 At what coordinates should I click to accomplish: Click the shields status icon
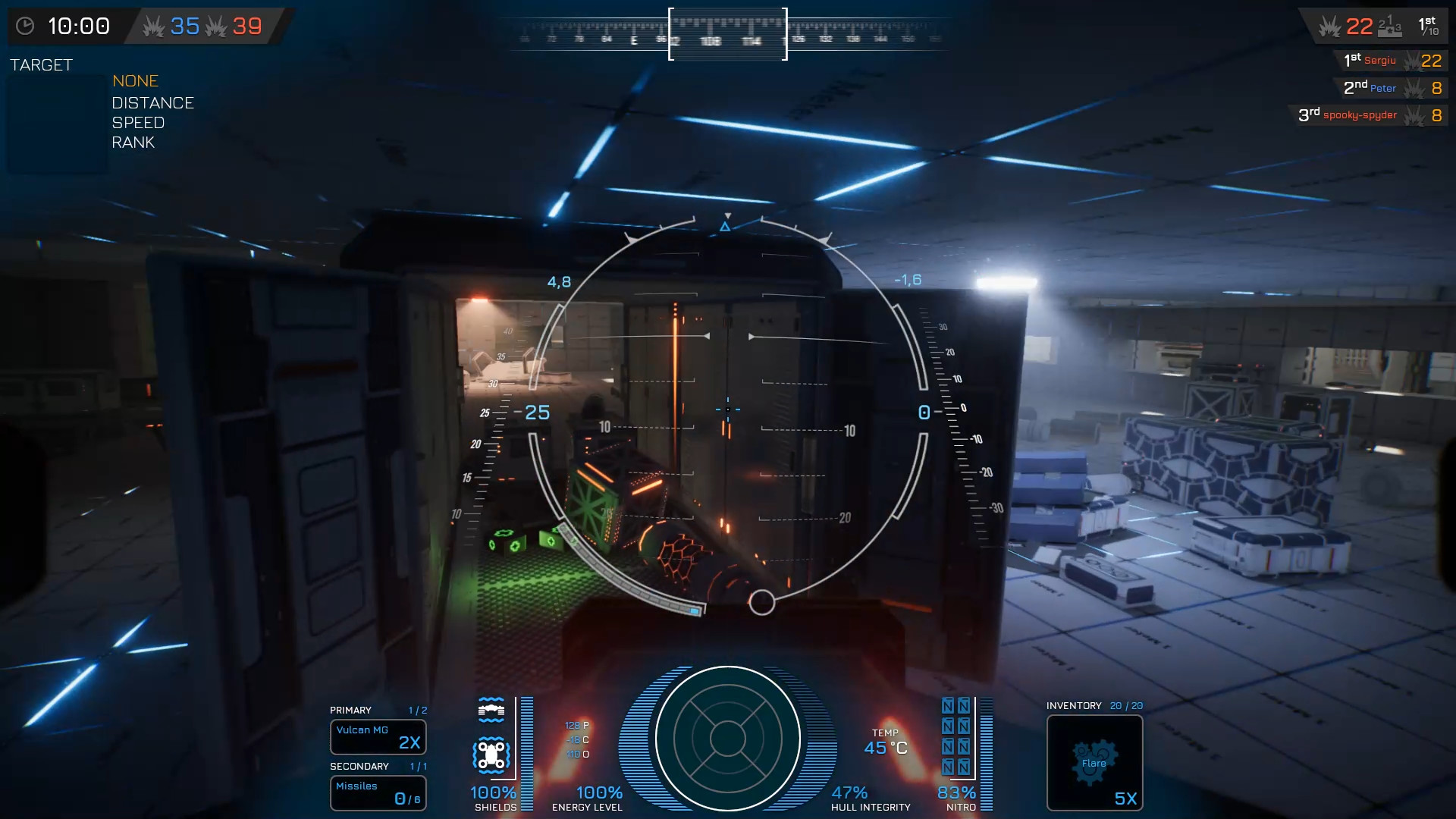click(x=491, y=711)
